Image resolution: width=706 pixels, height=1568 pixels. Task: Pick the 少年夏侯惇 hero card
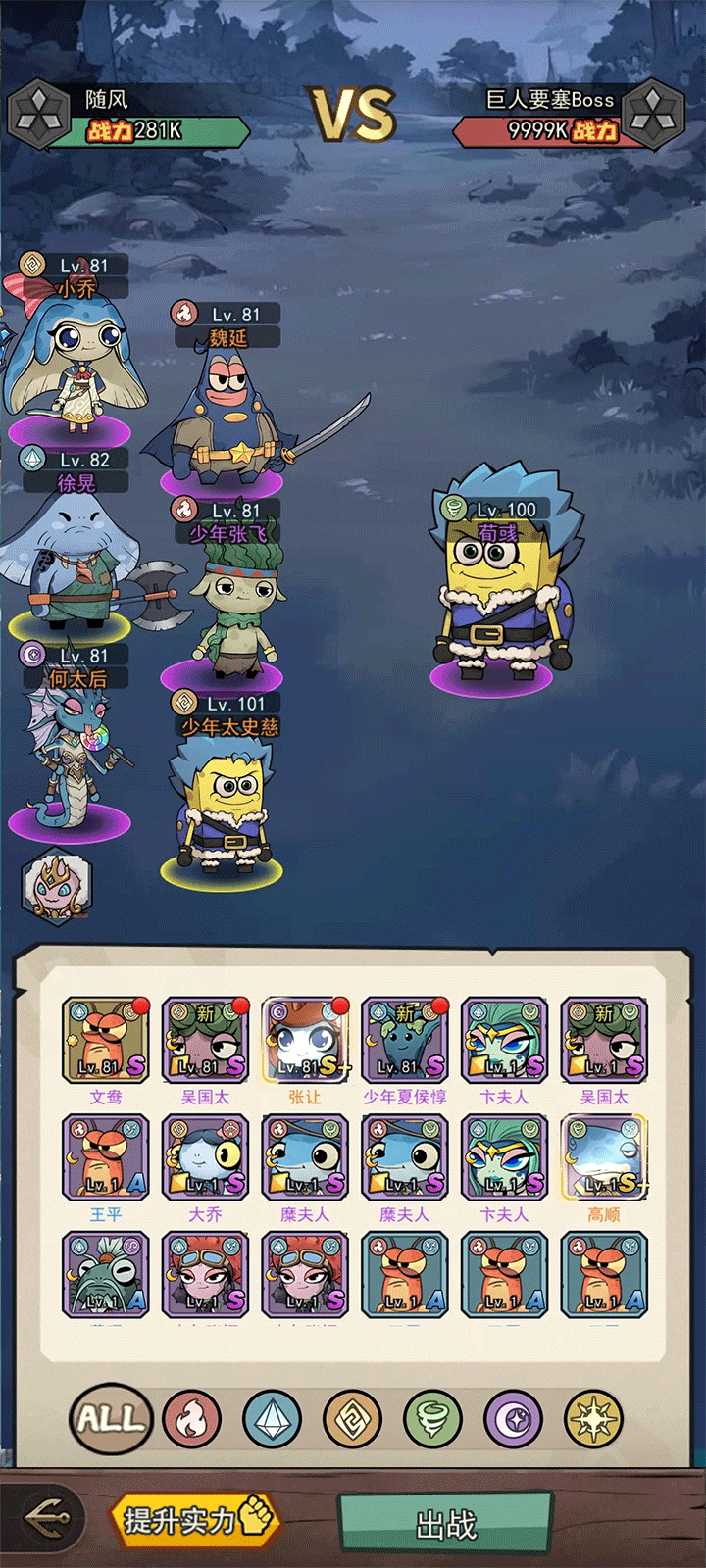click(404, 1041)
